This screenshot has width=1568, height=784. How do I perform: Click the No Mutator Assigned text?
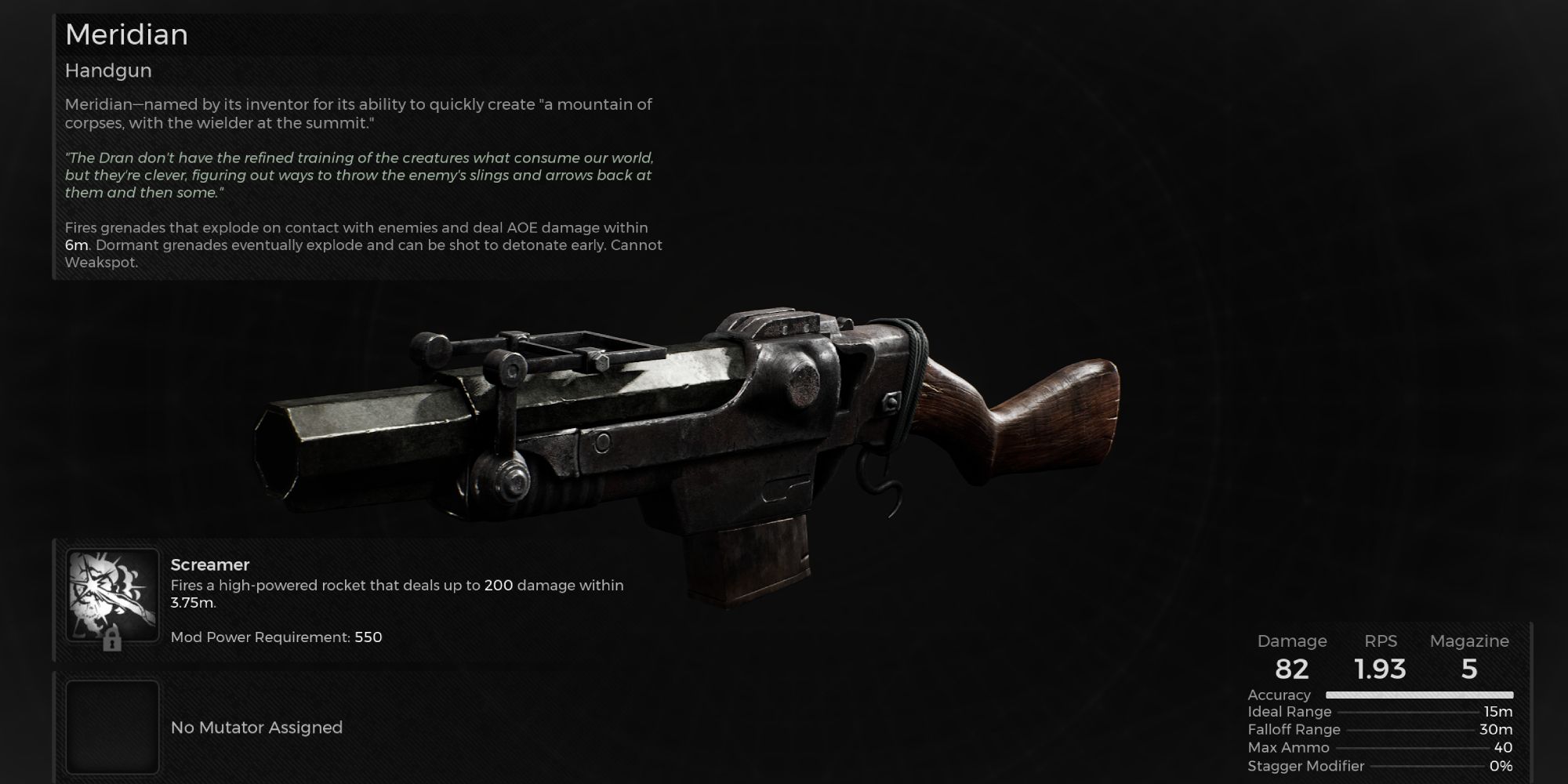(x=256, y=728)
